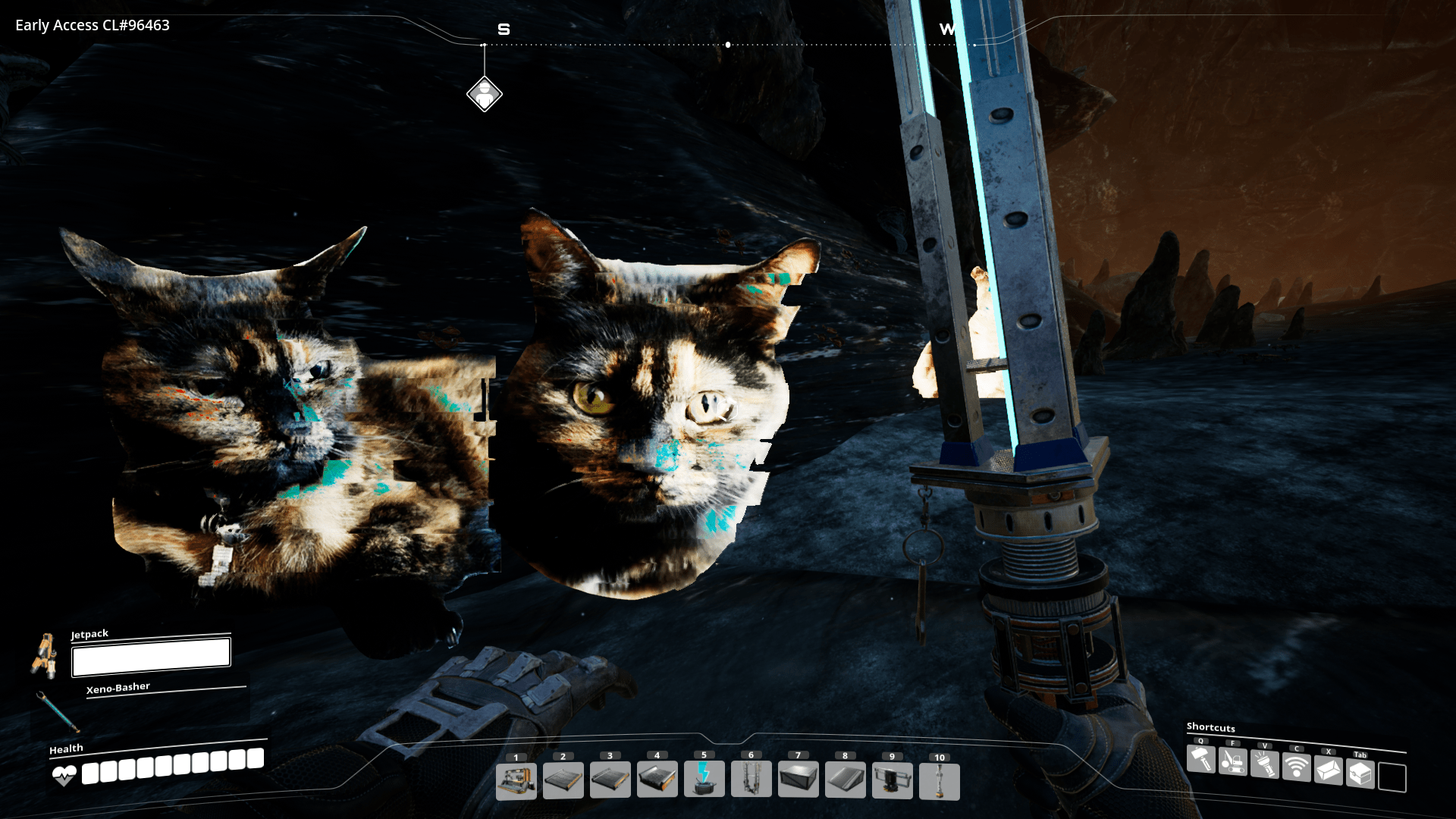The height and width of the screenshot is (819, 1456).
Task: Select the powered building in hotbar slot 5
Action: click(x=704, y=781)
